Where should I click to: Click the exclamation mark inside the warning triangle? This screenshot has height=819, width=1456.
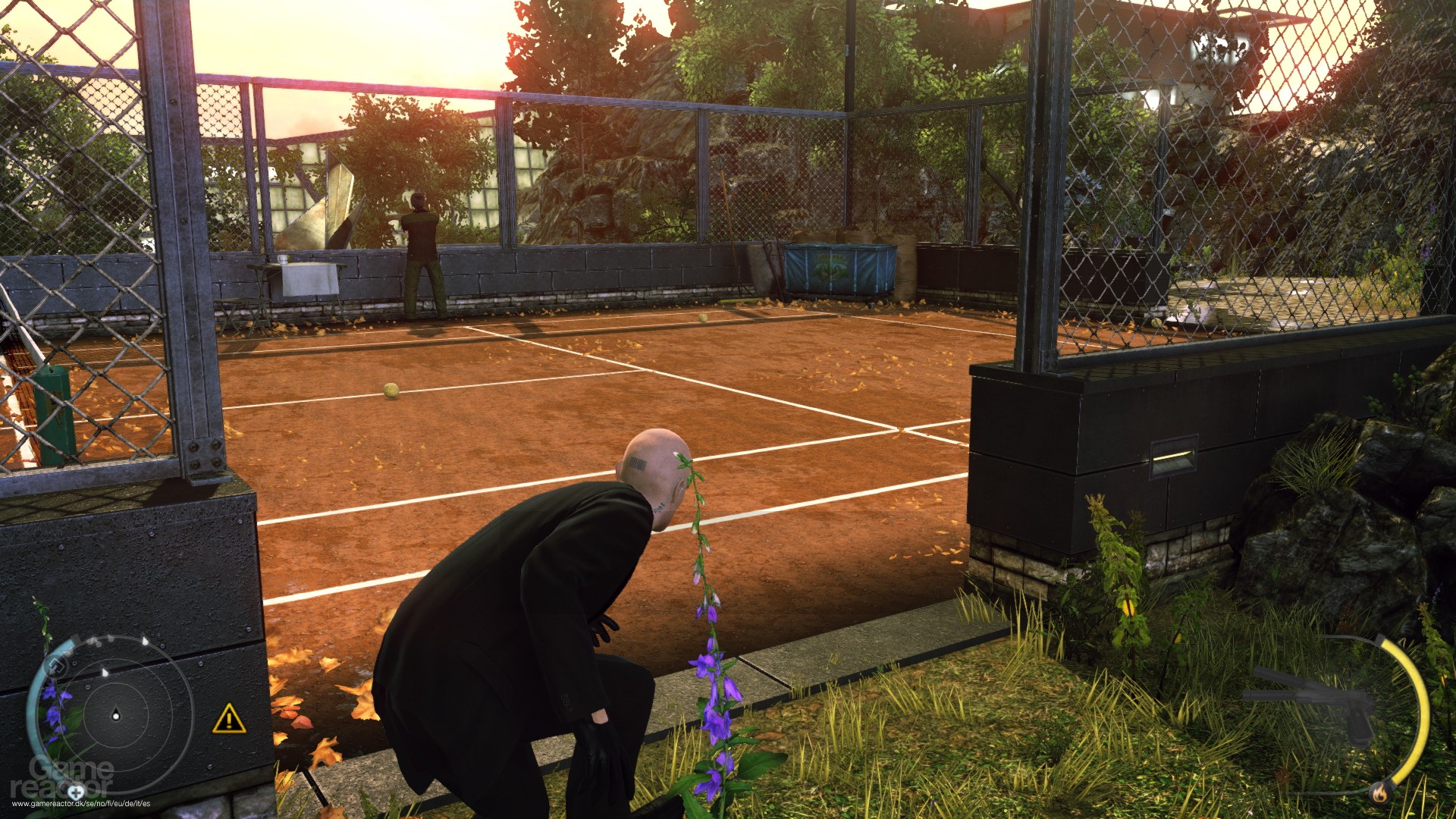[230, 721]
